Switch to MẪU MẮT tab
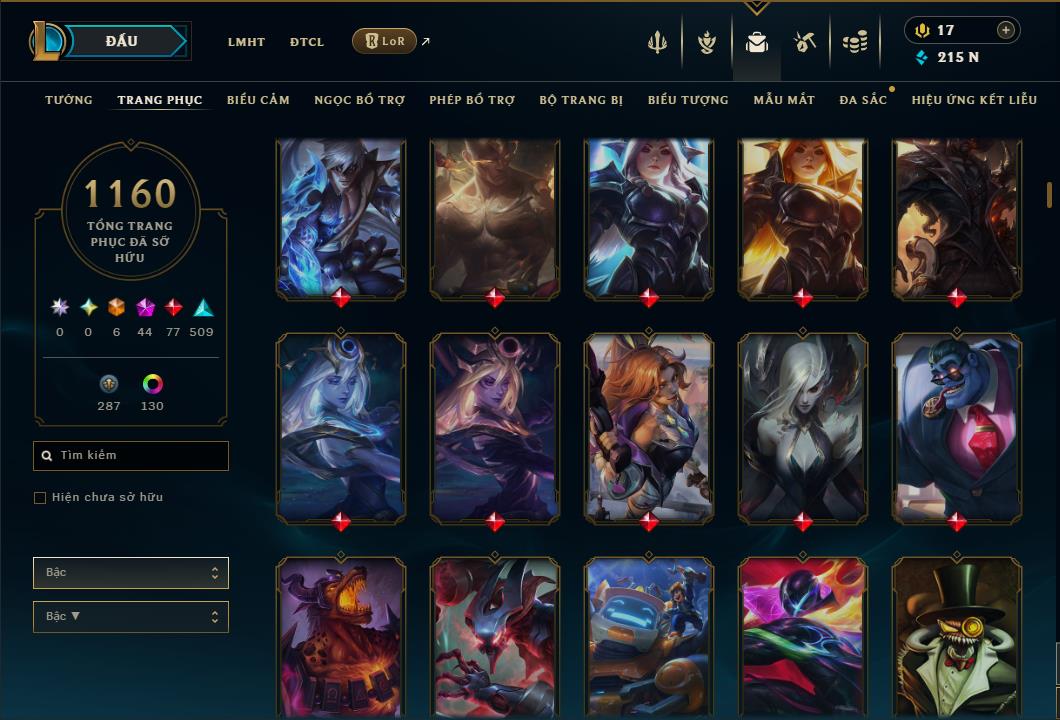The width and height of the screenshot is (1060, 720). click(x=784, y=100)
